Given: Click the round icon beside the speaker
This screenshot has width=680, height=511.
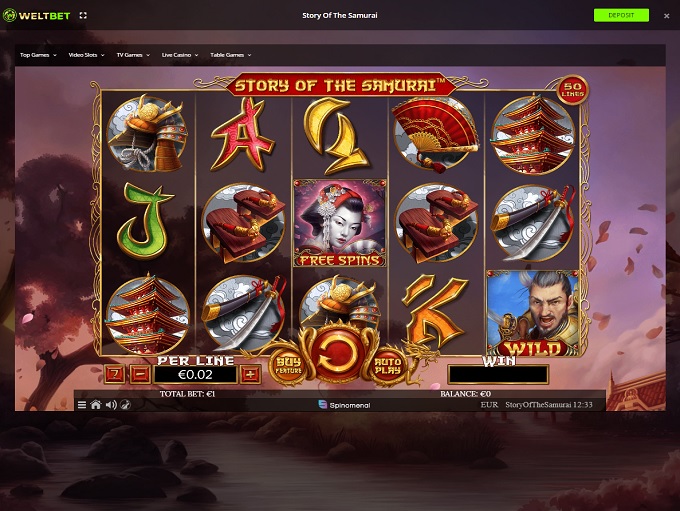Looking at the screenshot, I should point(124,405).
